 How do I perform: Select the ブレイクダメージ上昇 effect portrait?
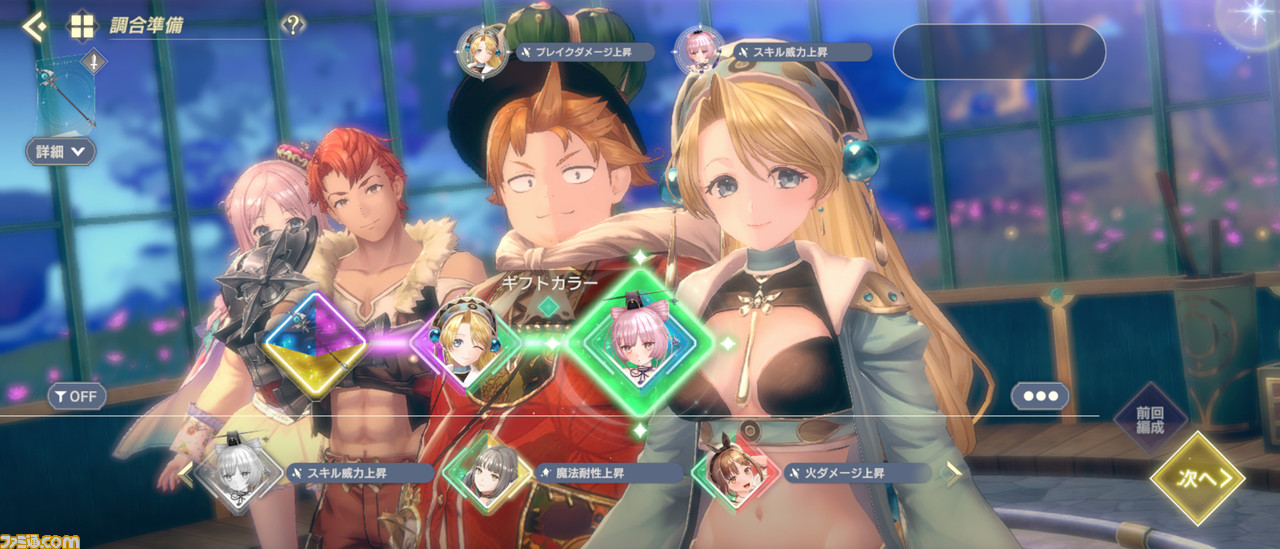pyautogui.click(x=478, y=51)
